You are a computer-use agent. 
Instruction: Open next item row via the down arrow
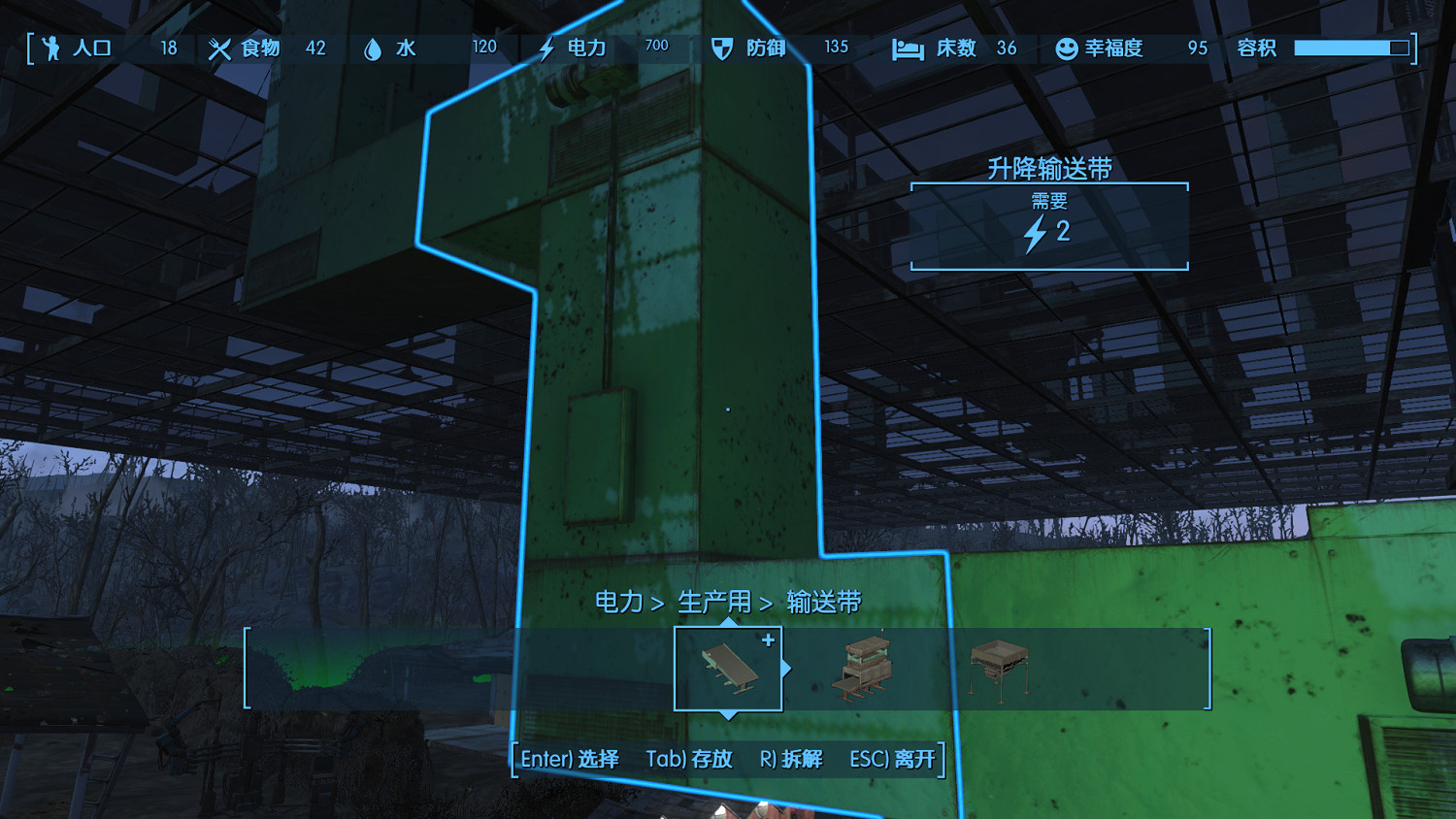(728, 715)
